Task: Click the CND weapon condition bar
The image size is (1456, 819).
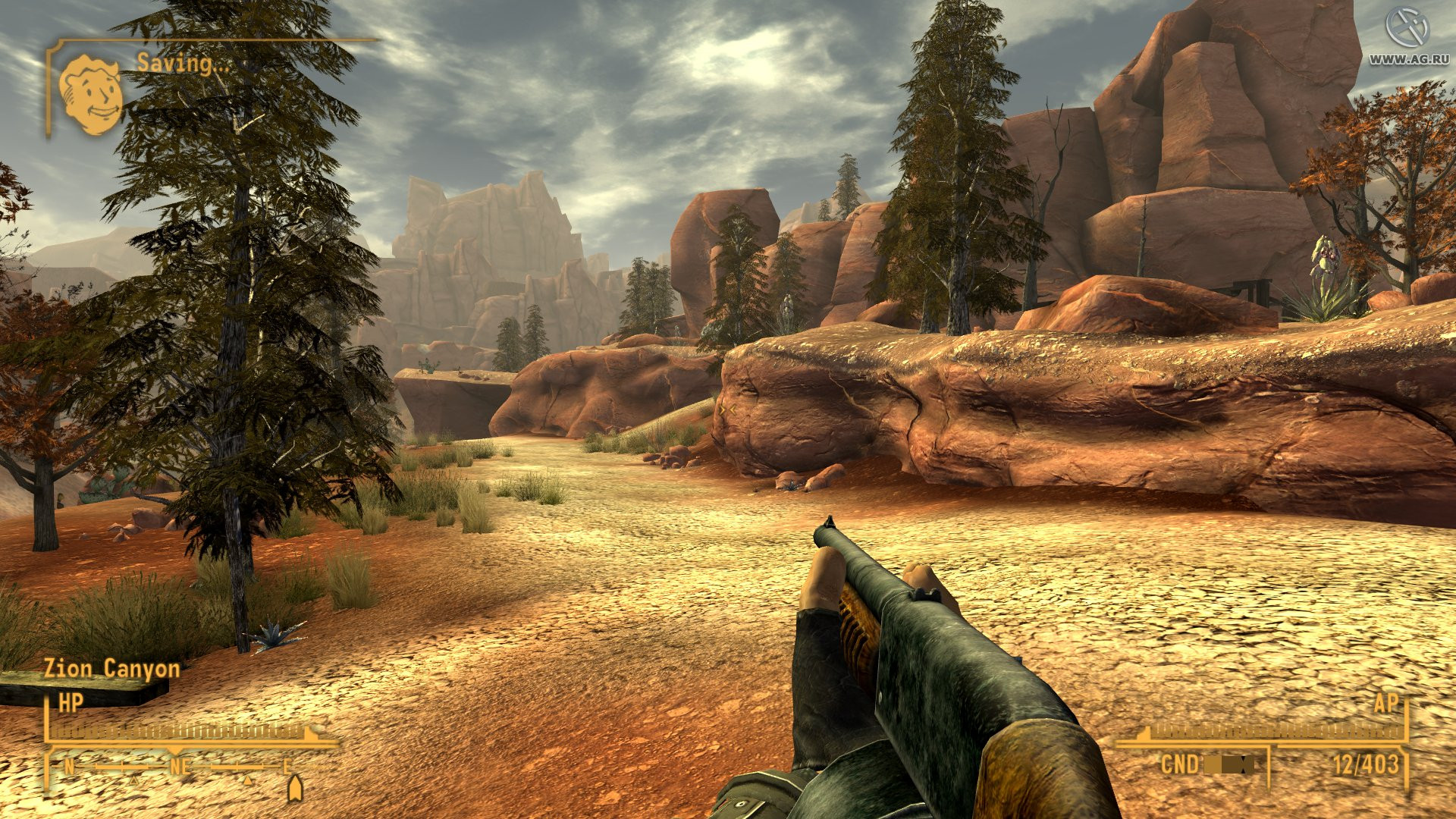Action: (x=1228, y=764)
